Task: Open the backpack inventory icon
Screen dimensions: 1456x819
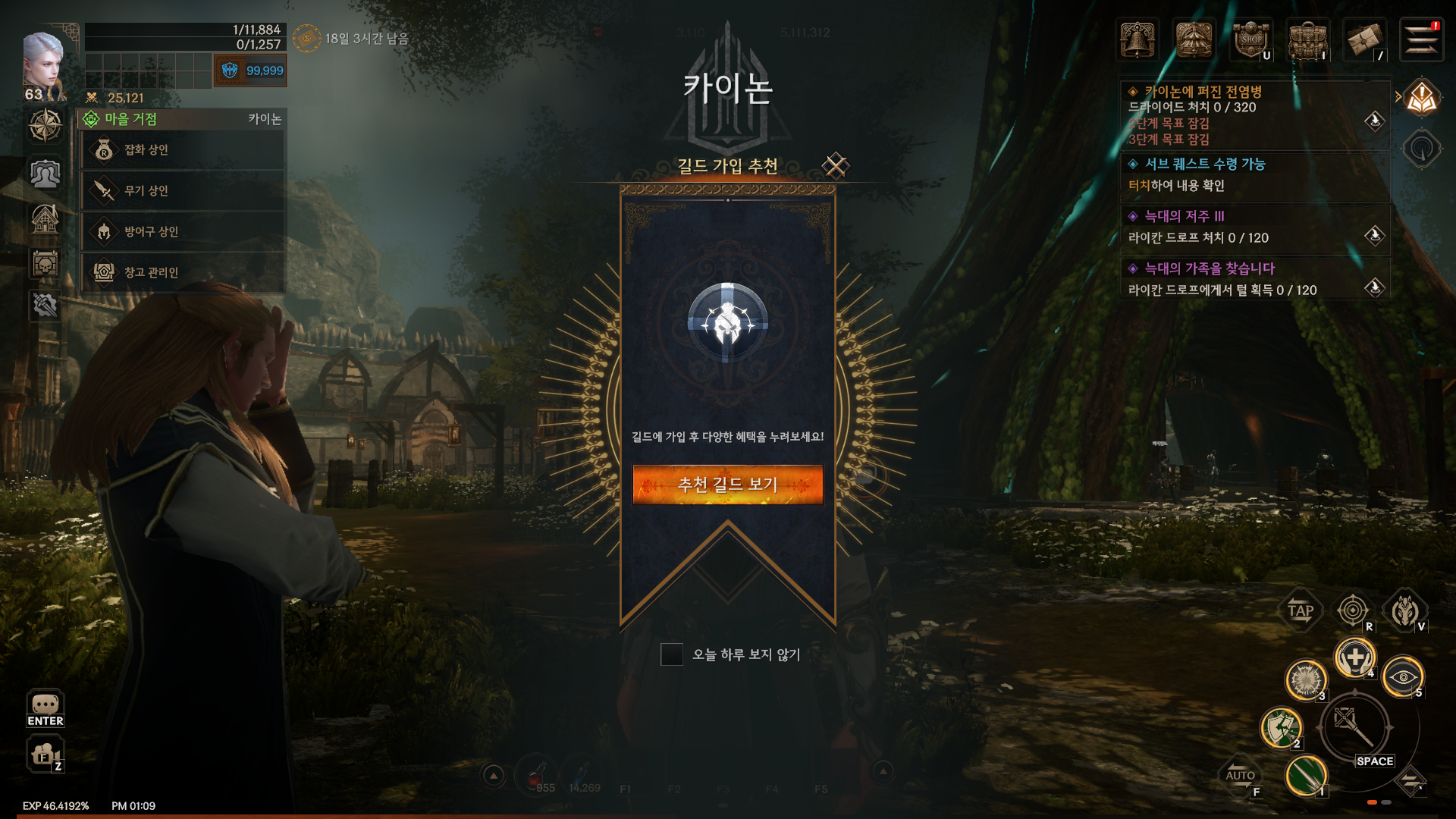Action: point(1307,39)
